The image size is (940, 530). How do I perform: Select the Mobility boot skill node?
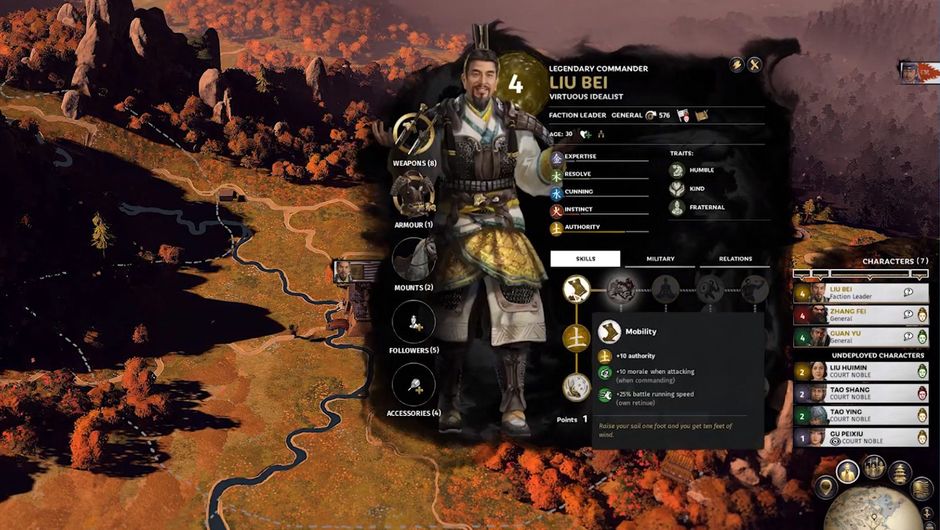(x=575, y=290)
